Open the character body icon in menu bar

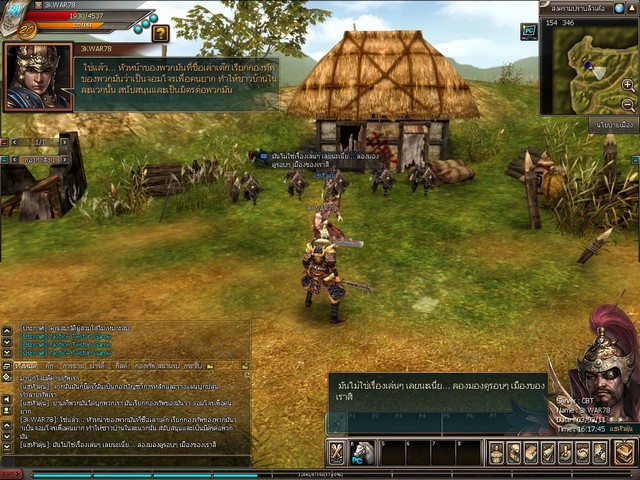click(497, 452)
